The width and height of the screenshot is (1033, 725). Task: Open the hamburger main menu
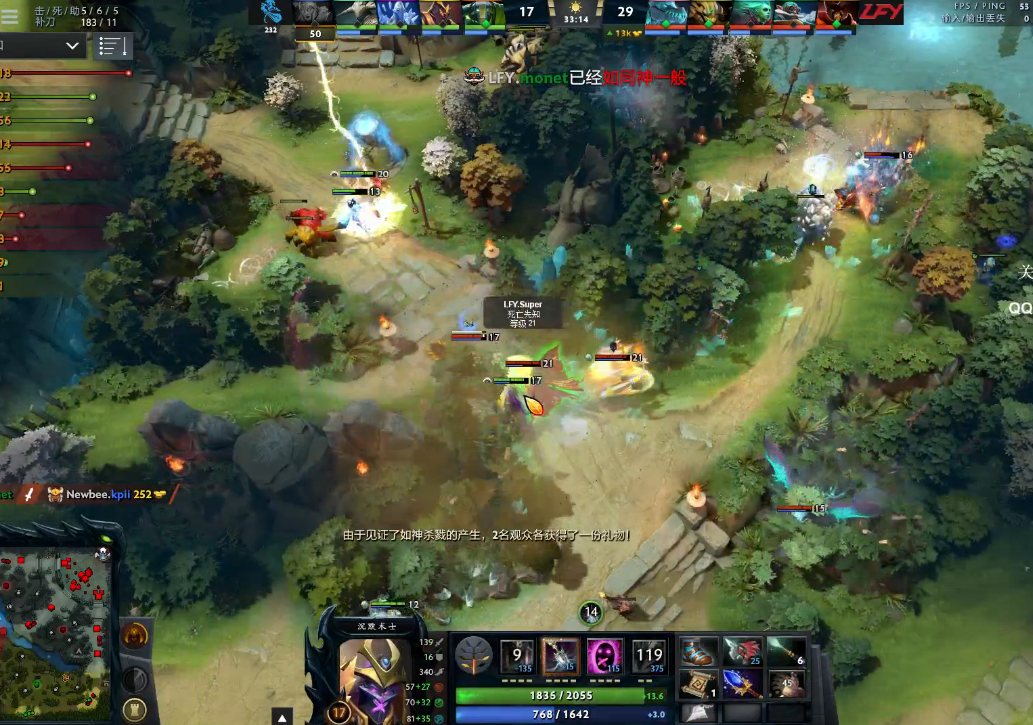[x=10, y=14]
